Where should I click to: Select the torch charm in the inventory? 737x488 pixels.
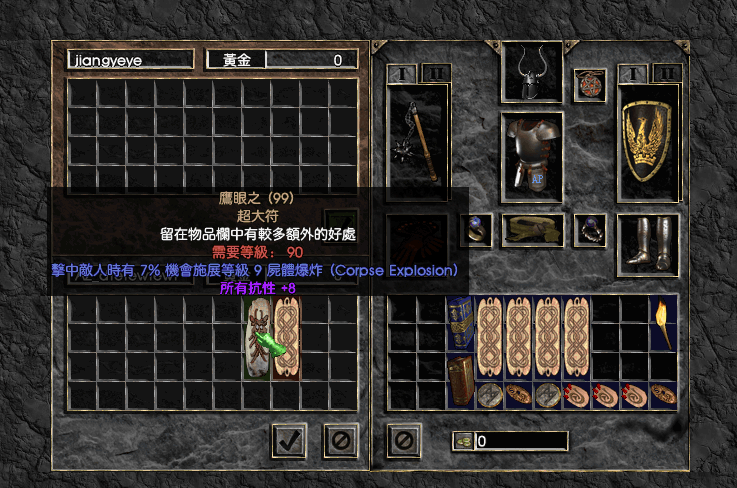coord(663,324)
